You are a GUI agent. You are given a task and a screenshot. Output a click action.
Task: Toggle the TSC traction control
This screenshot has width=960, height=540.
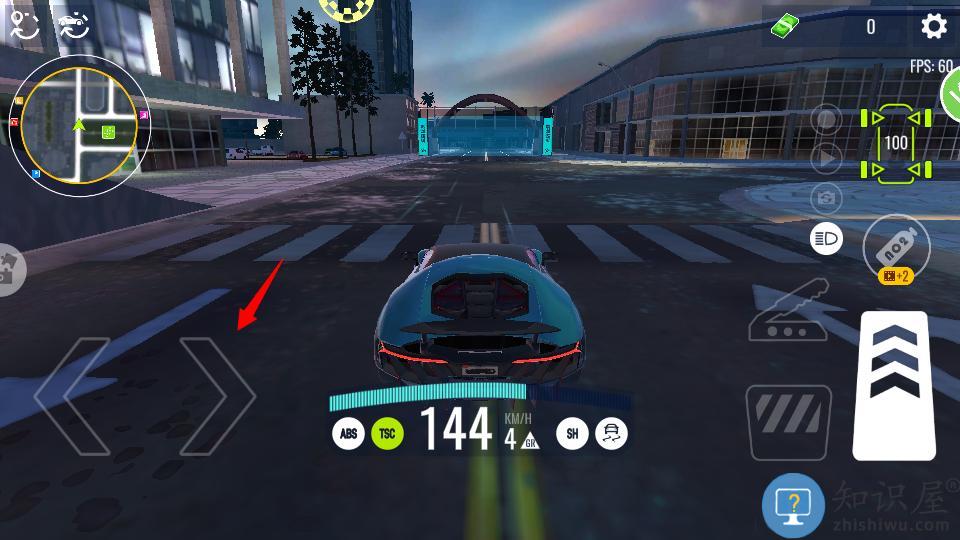(x=387, y=433)
